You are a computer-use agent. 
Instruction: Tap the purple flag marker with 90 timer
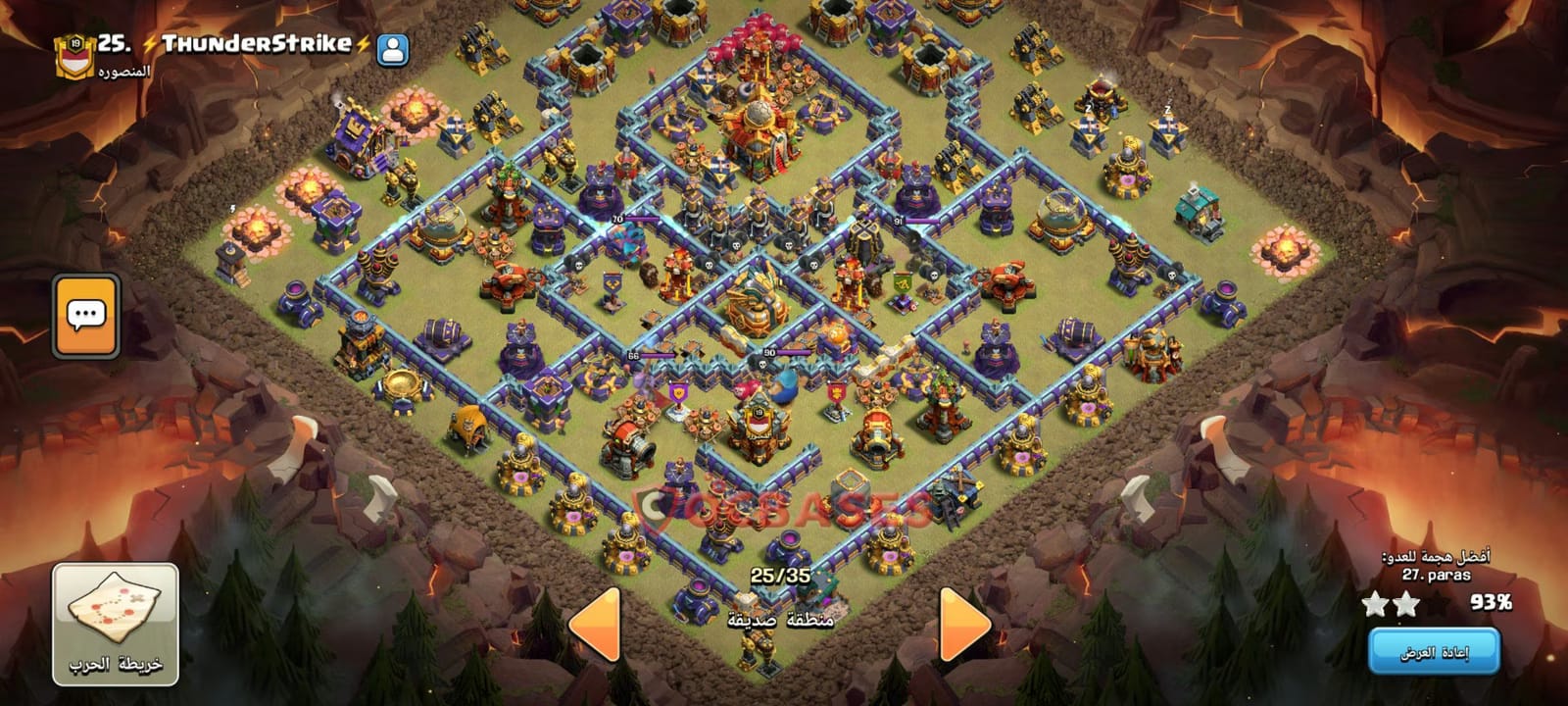click(770, 351)
